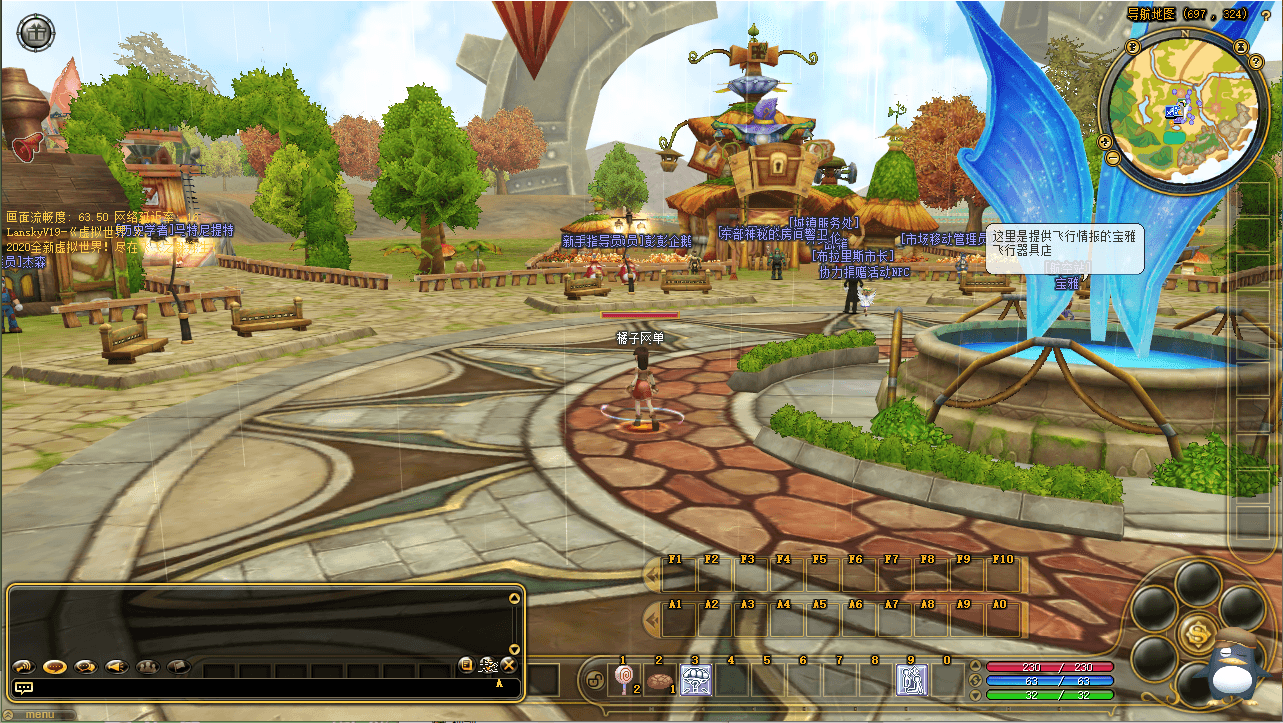1283x723 pixels.
Task: Click the P button on the minimap rim
Action: click(1133, 46)
